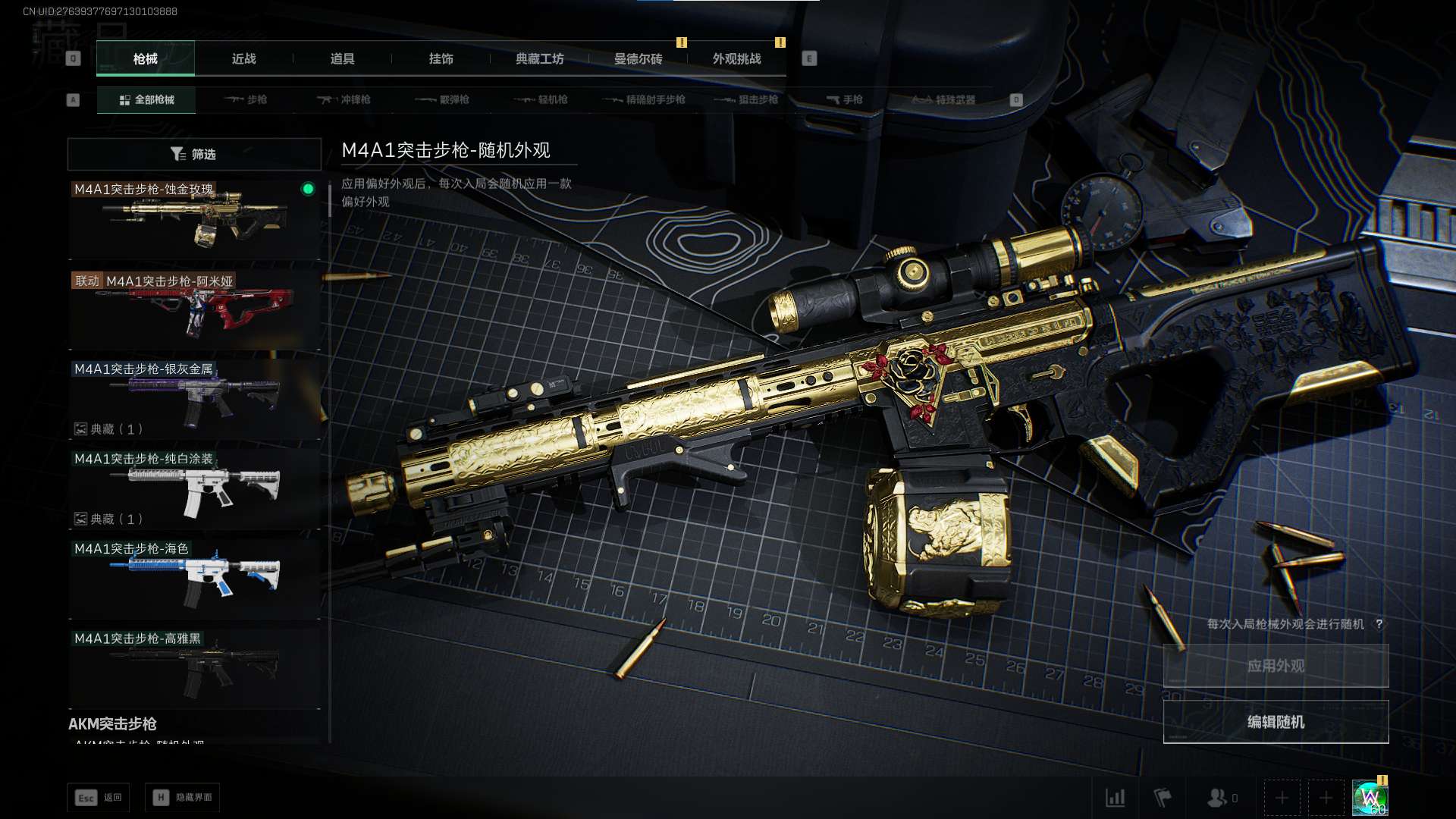Select the M4A1 纯白涂装 skin
Screen dimensions: 1456x819
click(x=194, y=489)
